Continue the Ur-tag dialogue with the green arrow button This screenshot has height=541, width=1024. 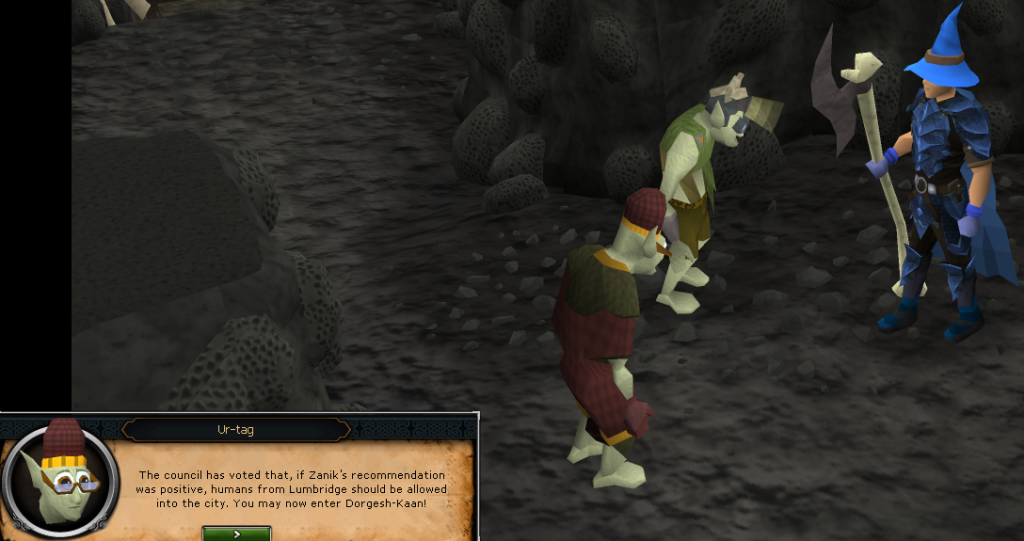(x=236, y=534)
